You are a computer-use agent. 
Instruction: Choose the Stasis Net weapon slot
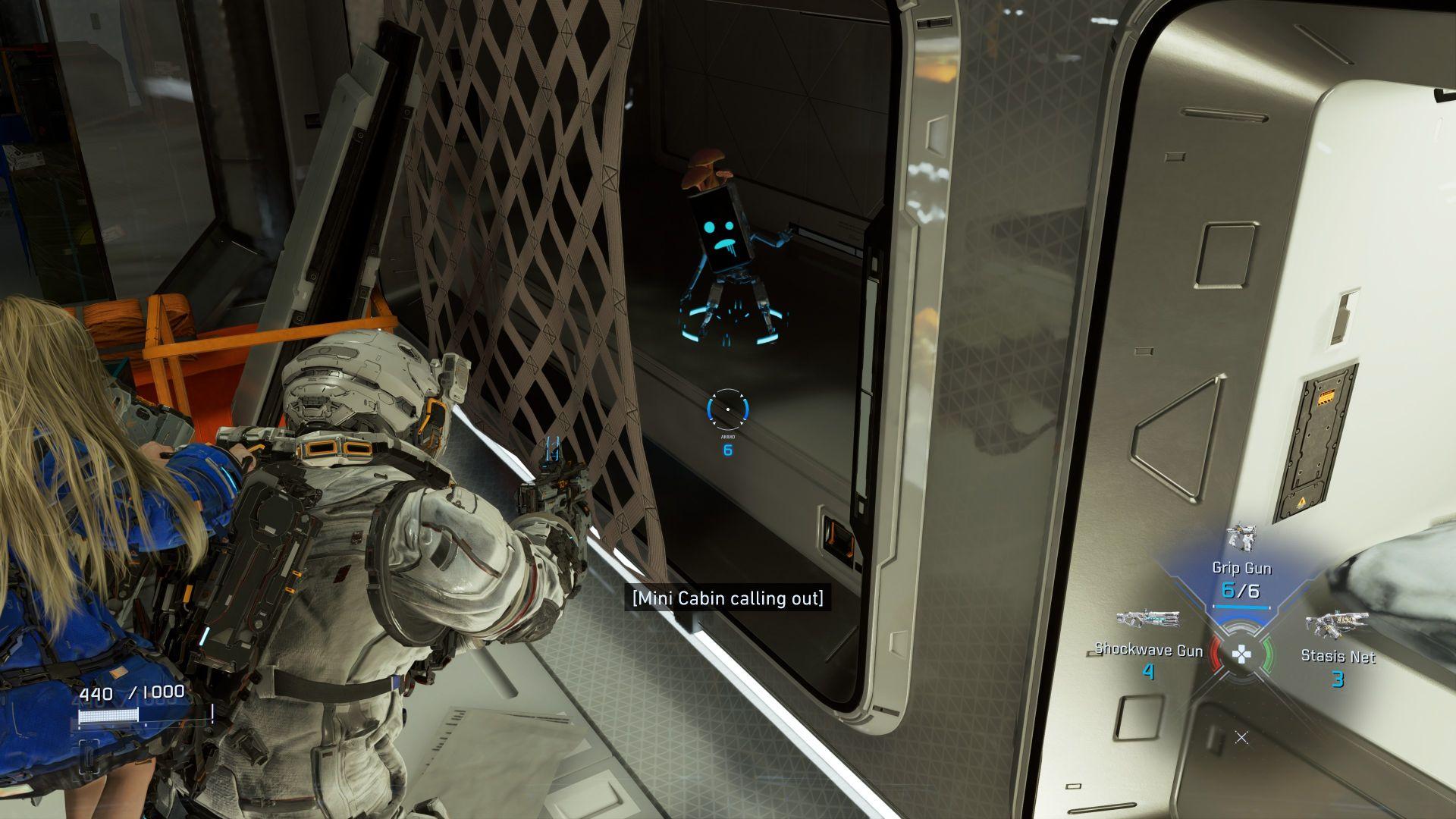pos(1337,655)
